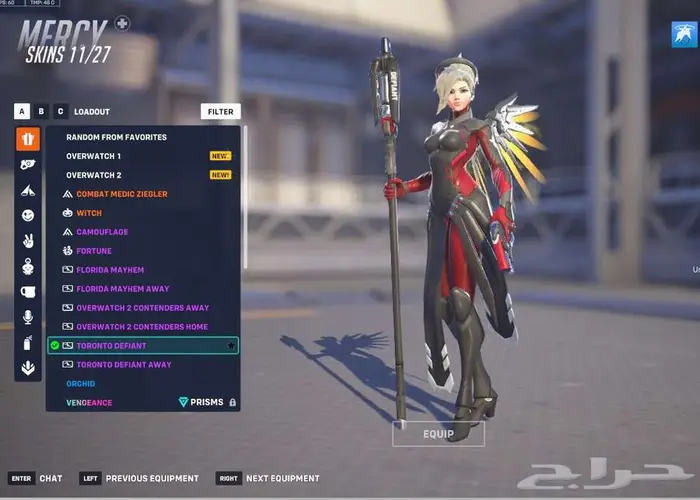
Task: Select the Witch skin
Action: pyautogui.click(x=89, y=213)
